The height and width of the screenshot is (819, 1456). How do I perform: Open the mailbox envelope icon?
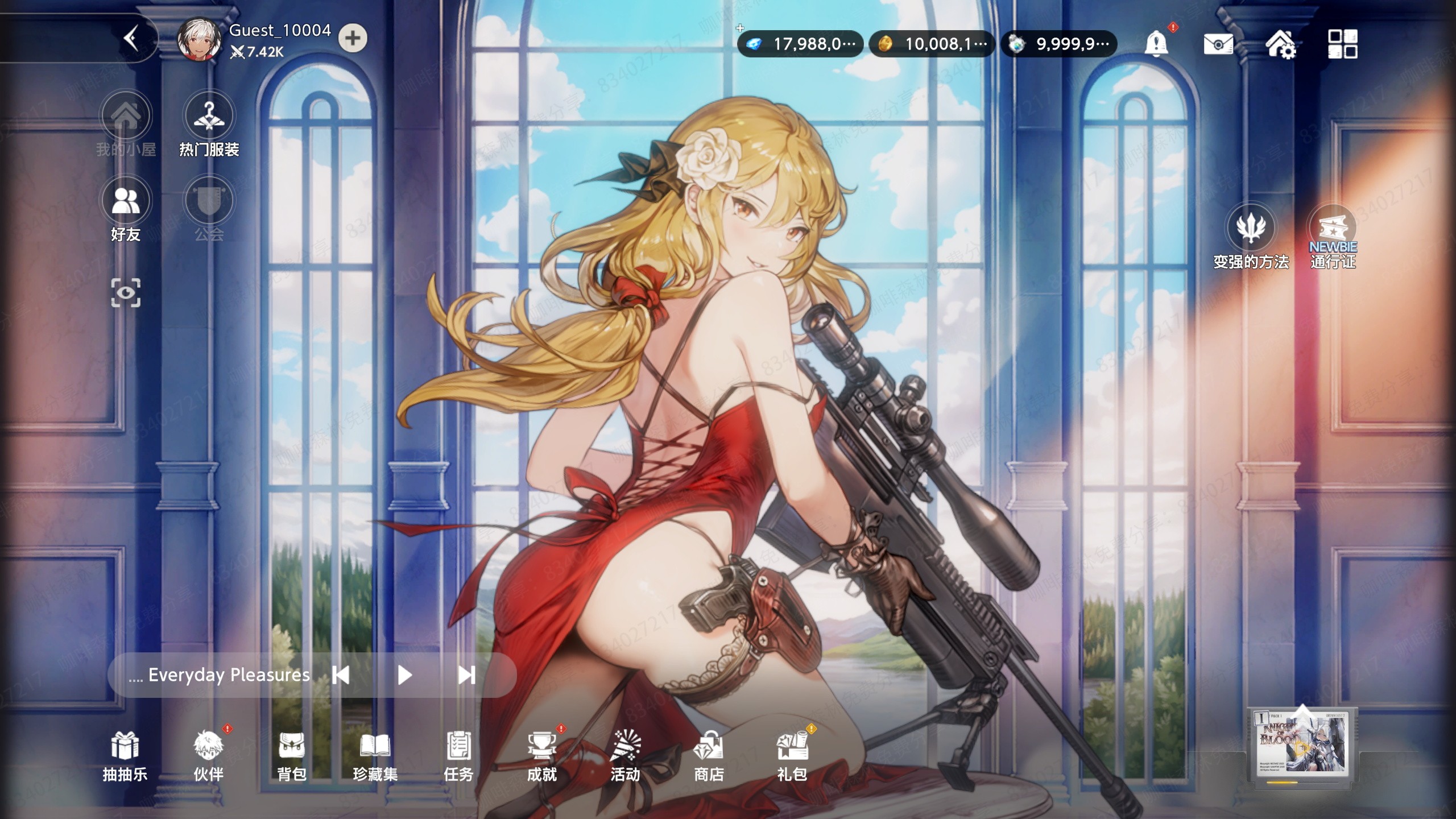point(1218,44)
